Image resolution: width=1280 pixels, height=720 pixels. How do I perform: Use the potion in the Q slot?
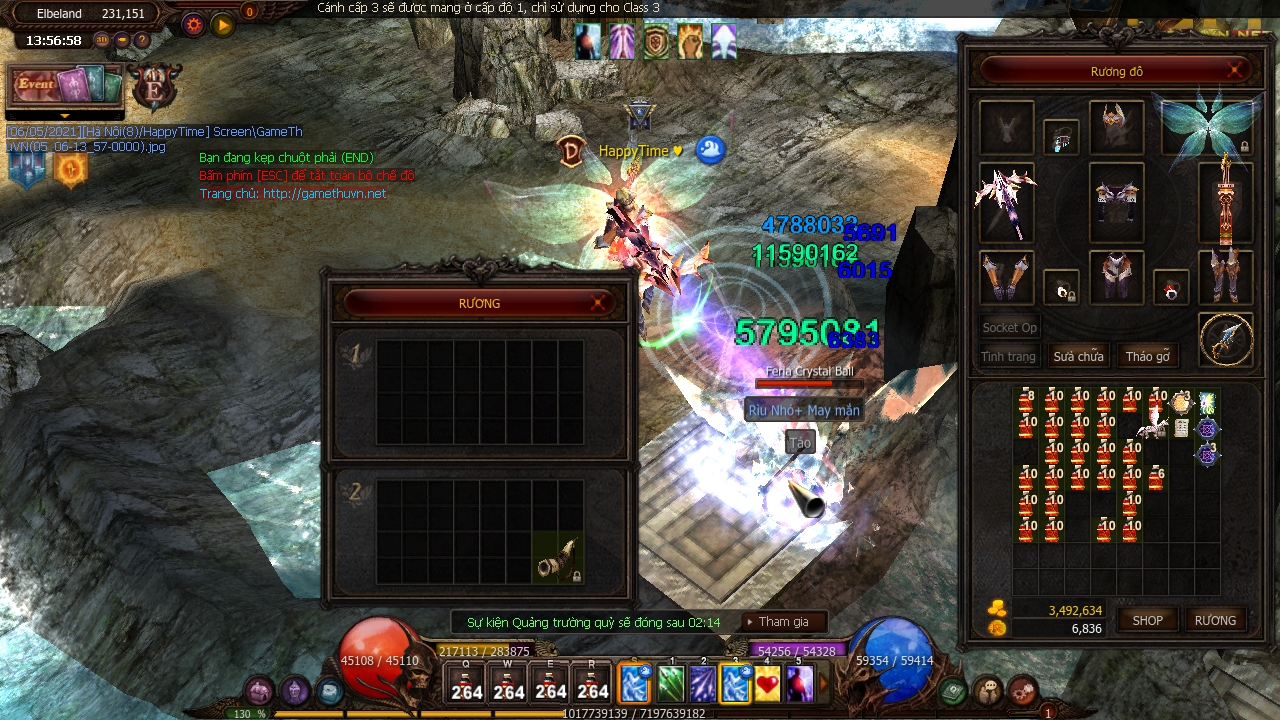[466, 683]
